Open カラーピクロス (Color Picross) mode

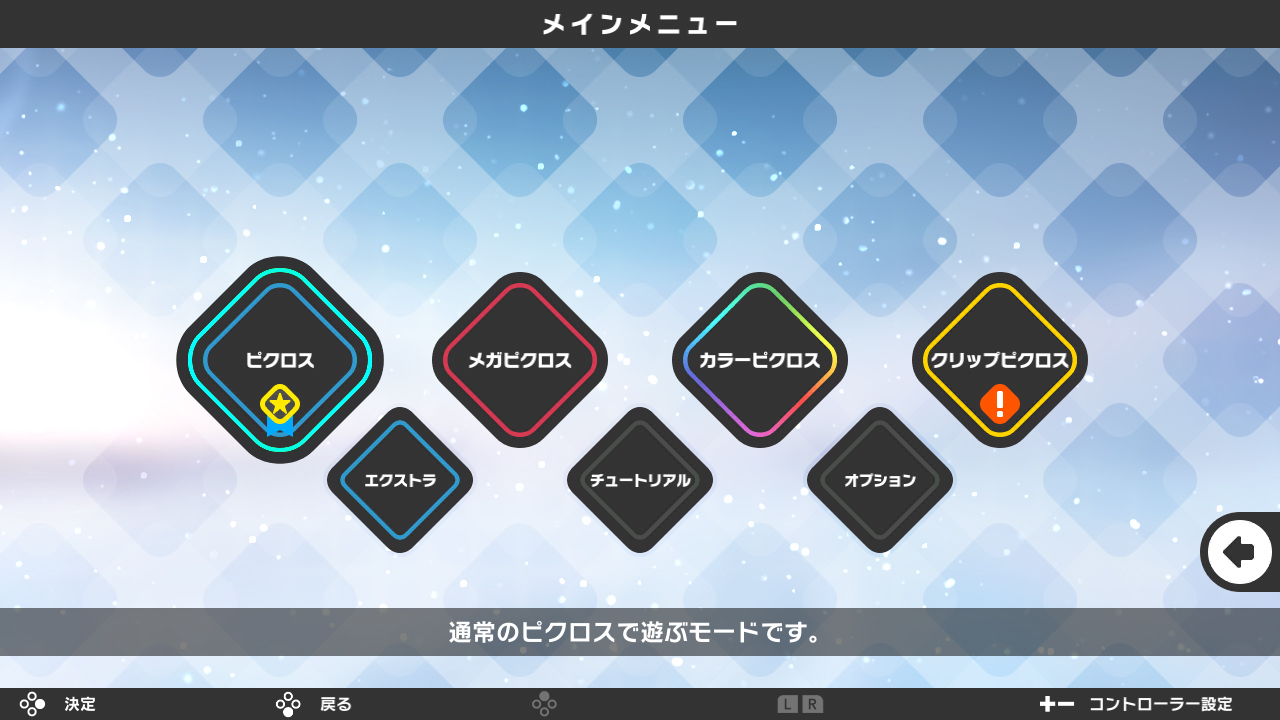[x=760, y=360]
